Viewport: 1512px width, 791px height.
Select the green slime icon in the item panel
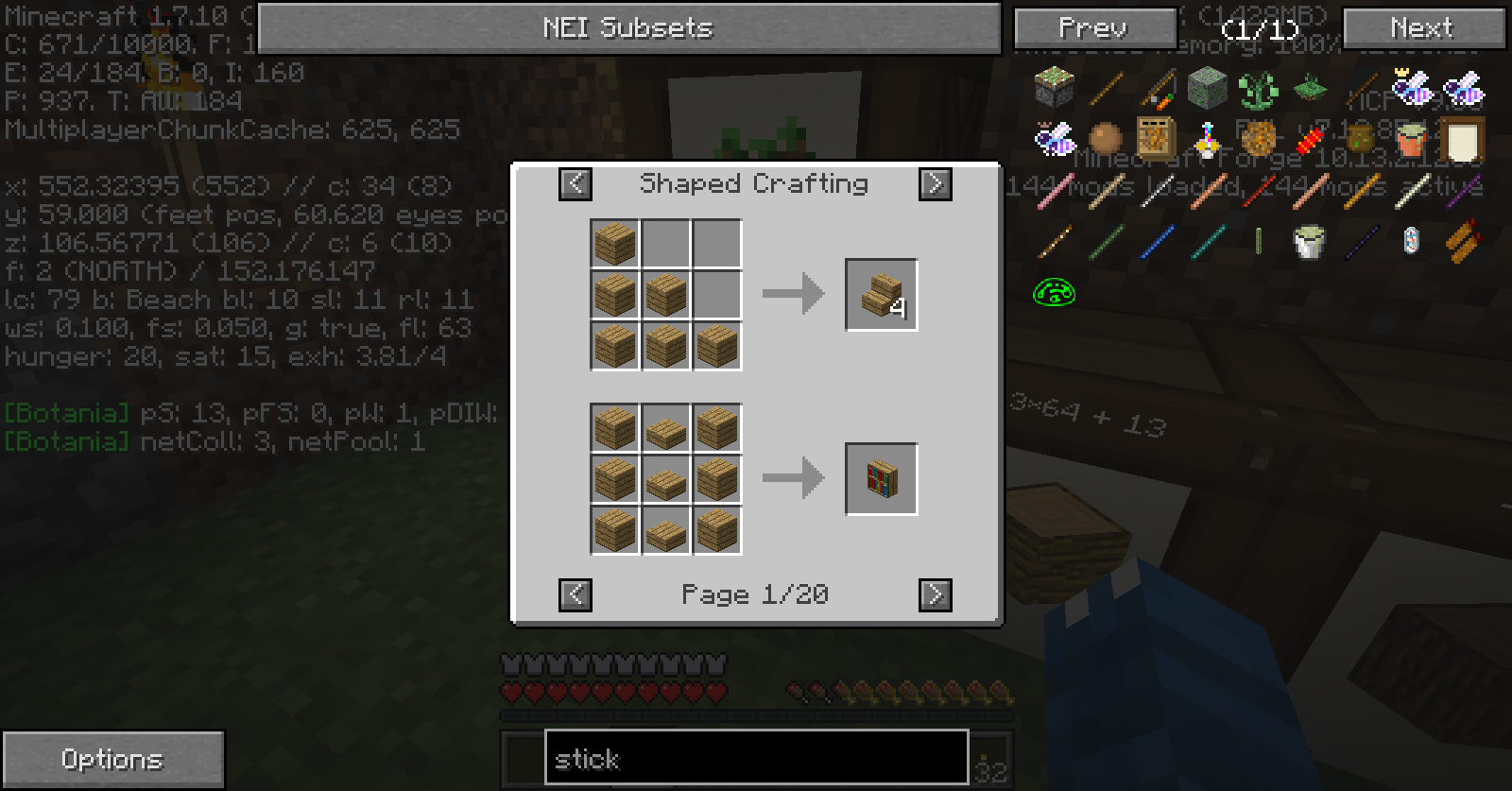tap(1055, 293)
